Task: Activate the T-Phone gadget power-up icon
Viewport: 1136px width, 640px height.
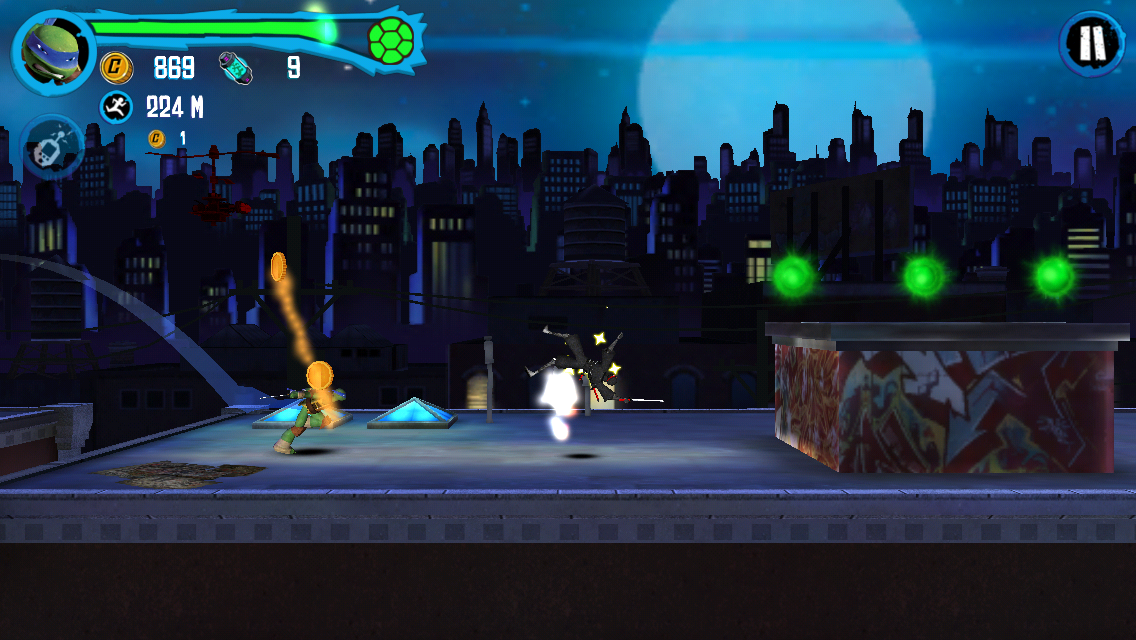Action: 50,147
